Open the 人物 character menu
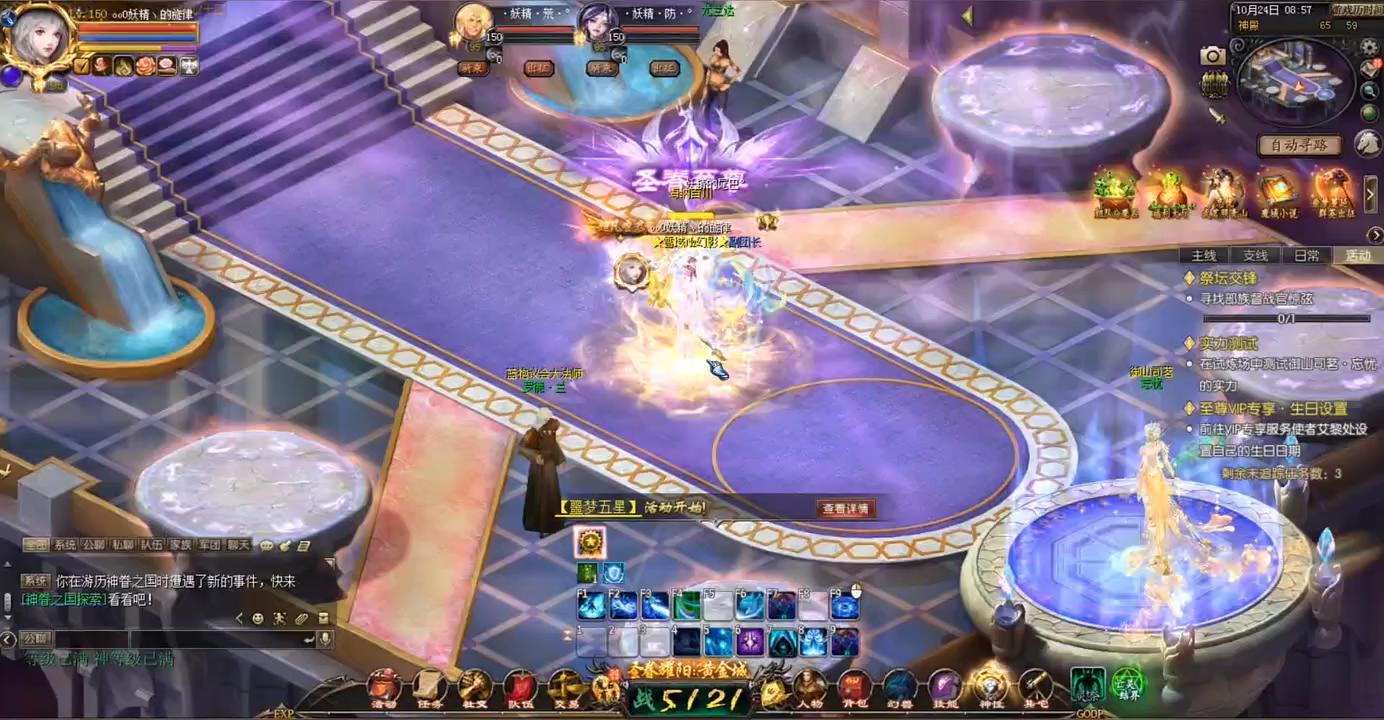This screenshot has width=1384, height=720. point(809,686)
